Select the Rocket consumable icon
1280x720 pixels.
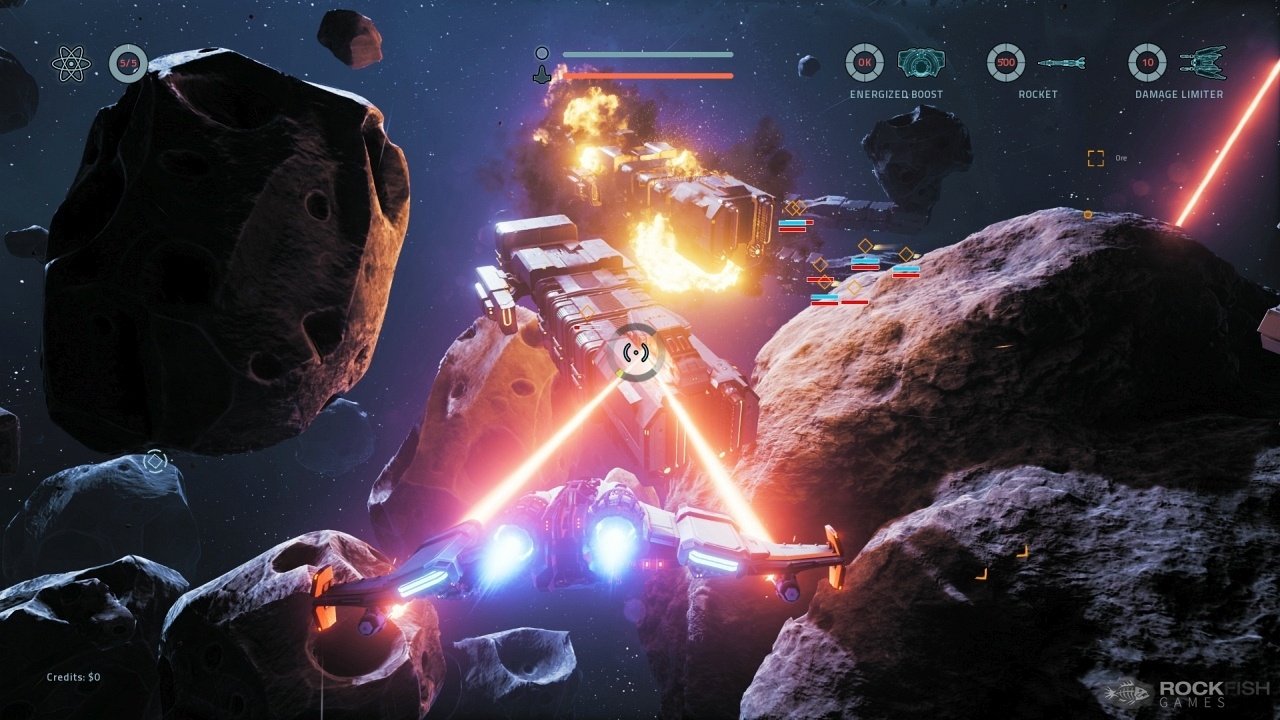(x=1061, y=63)
